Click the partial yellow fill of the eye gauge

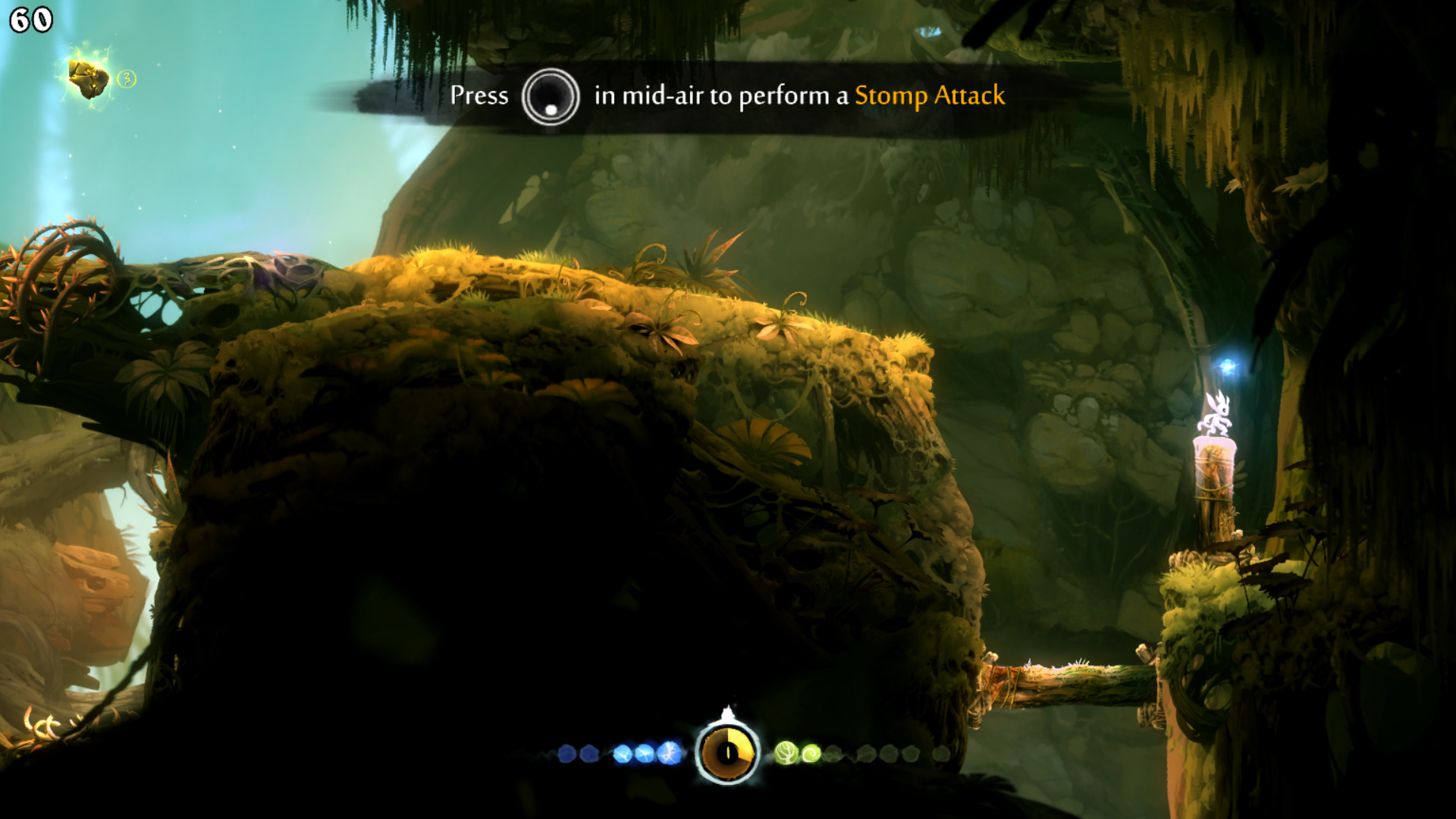point(739,737)
